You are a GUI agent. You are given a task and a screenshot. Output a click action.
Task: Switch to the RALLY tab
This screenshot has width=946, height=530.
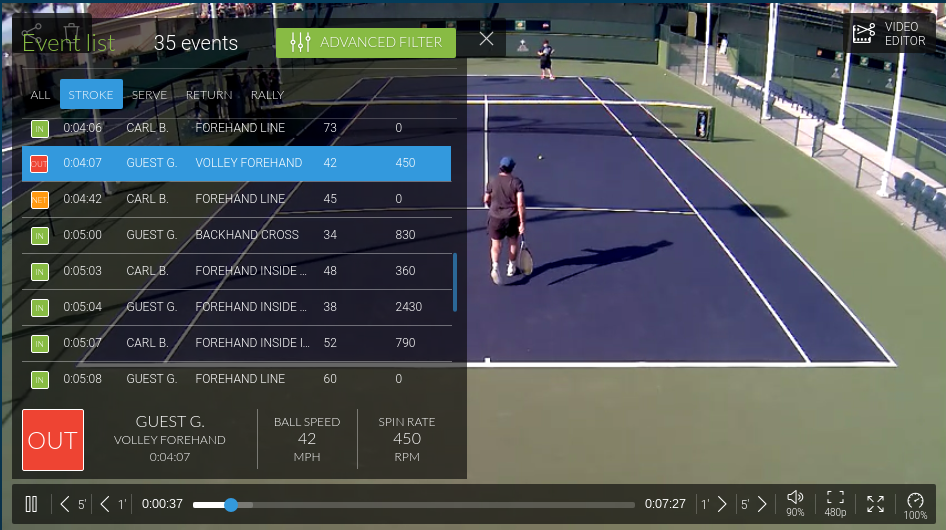267,95
